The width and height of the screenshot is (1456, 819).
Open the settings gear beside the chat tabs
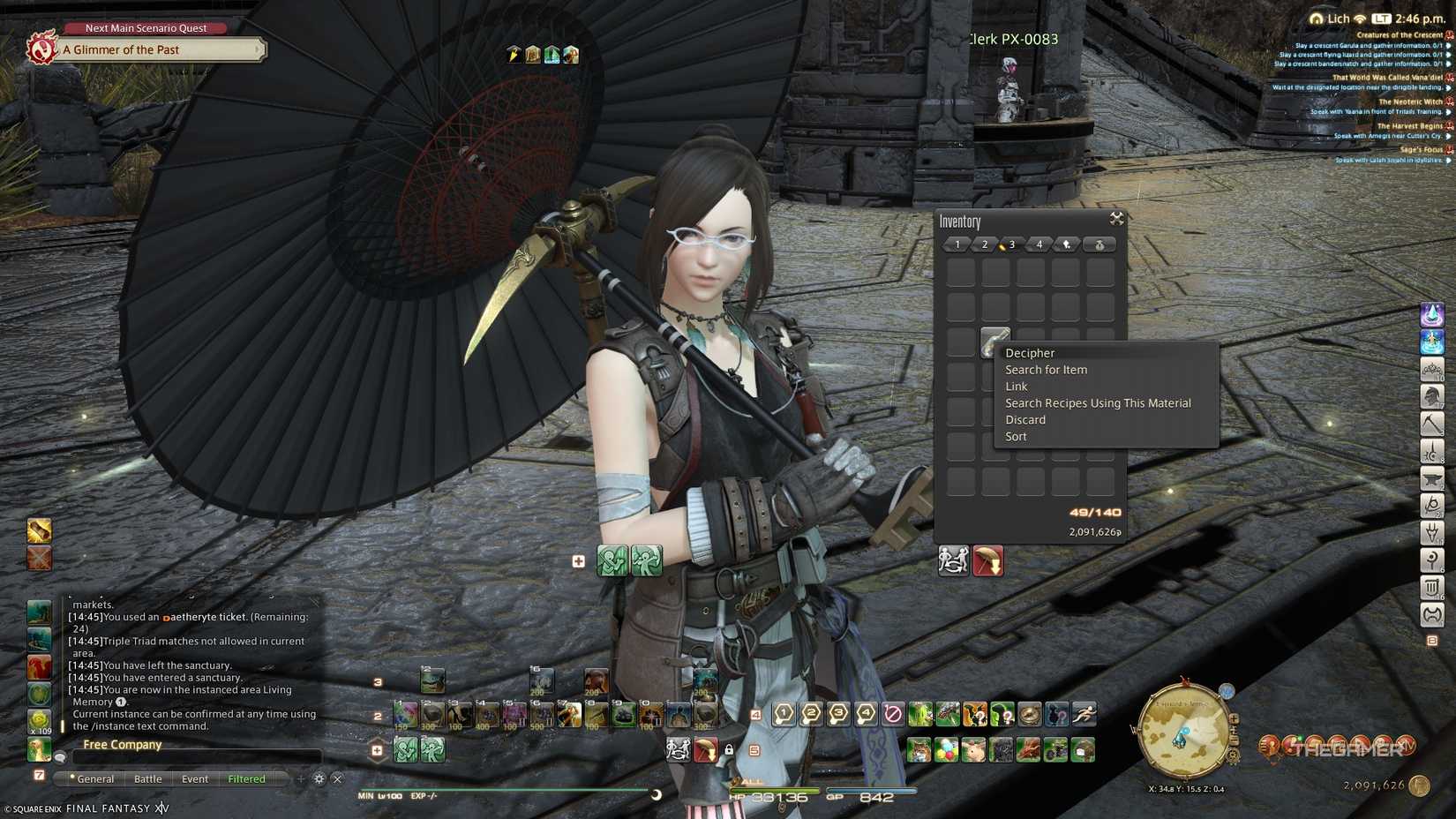(x=318, y=779)
